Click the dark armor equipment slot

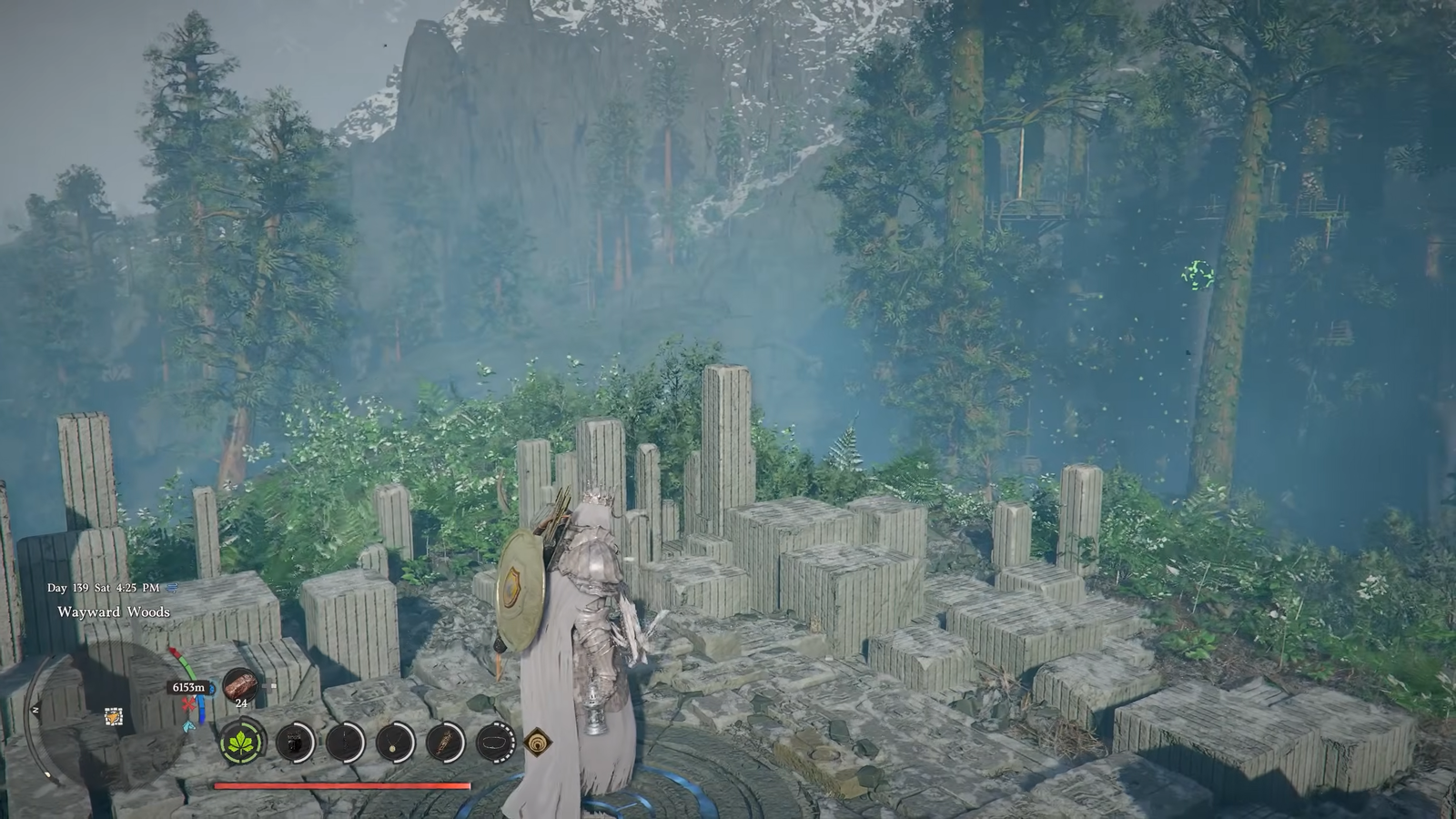pyautogui.click(x=295, y=743)
